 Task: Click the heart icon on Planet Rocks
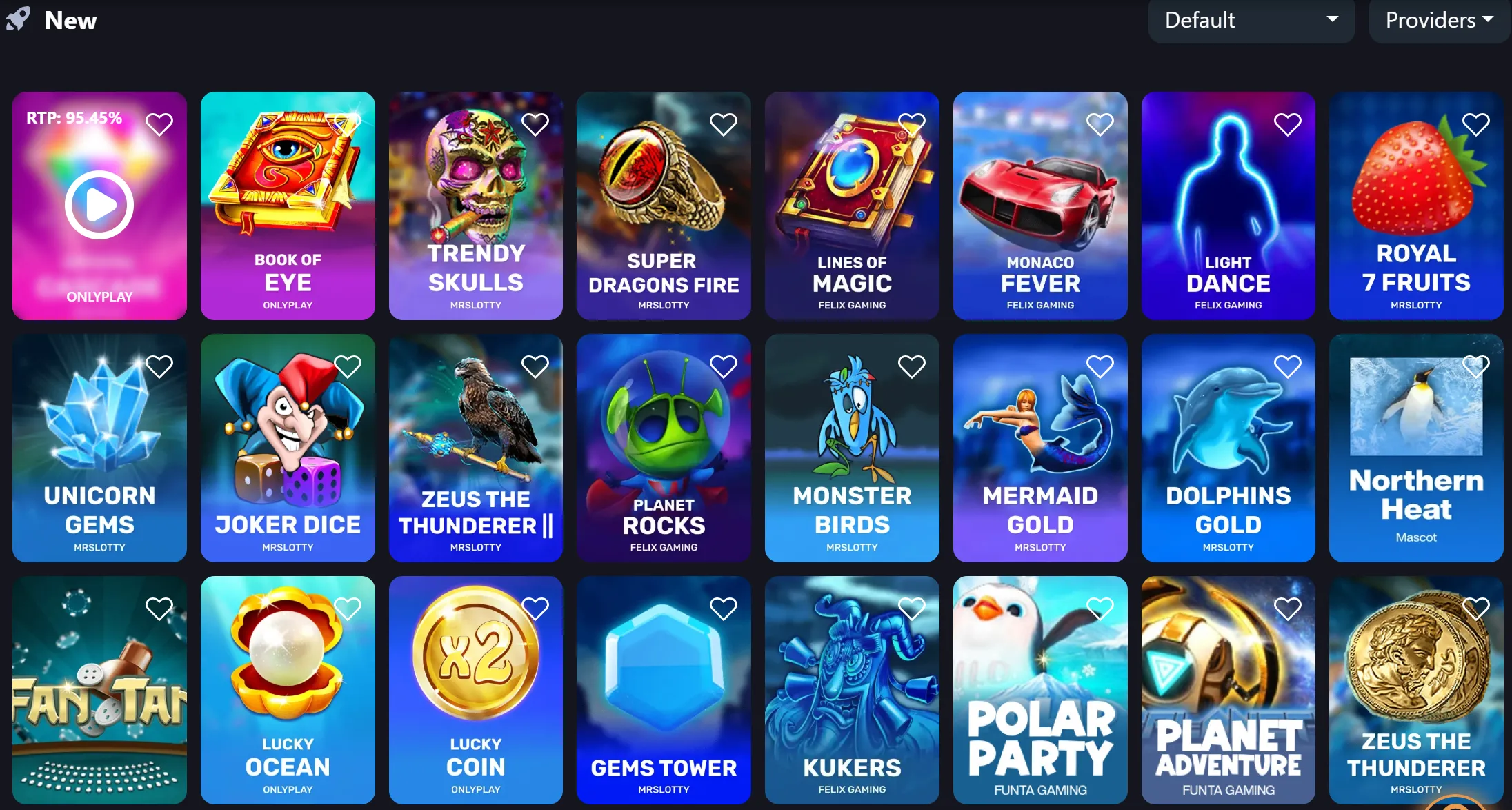724,366
